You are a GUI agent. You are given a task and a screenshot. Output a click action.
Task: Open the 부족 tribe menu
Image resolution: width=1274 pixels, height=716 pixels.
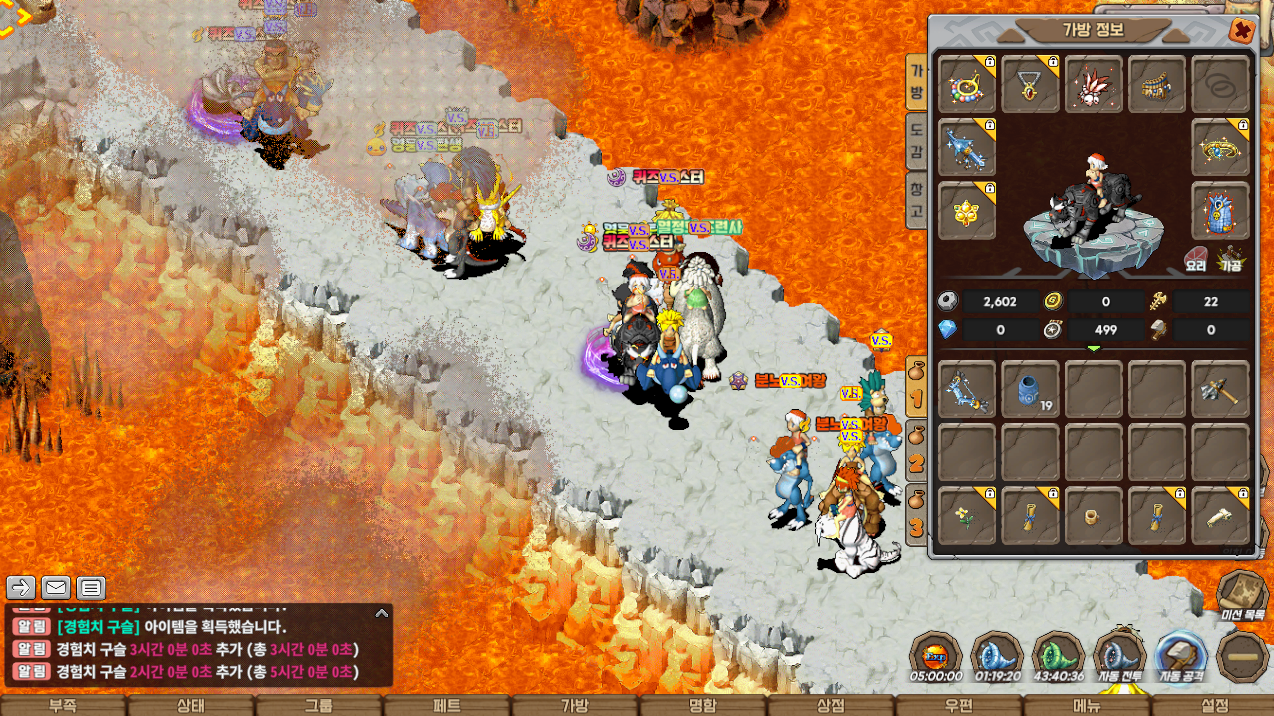point(63,705)
